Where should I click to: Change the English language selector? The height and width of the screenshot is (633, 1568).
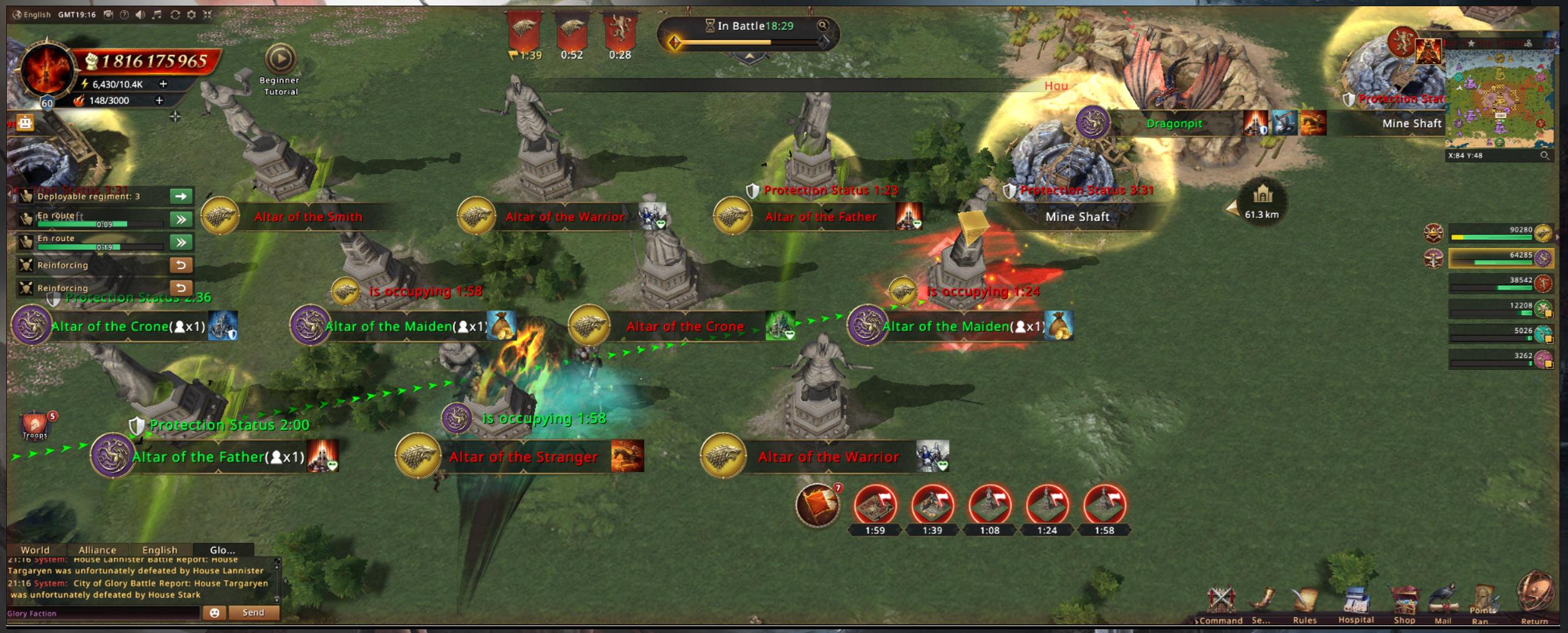pos(31,14)
